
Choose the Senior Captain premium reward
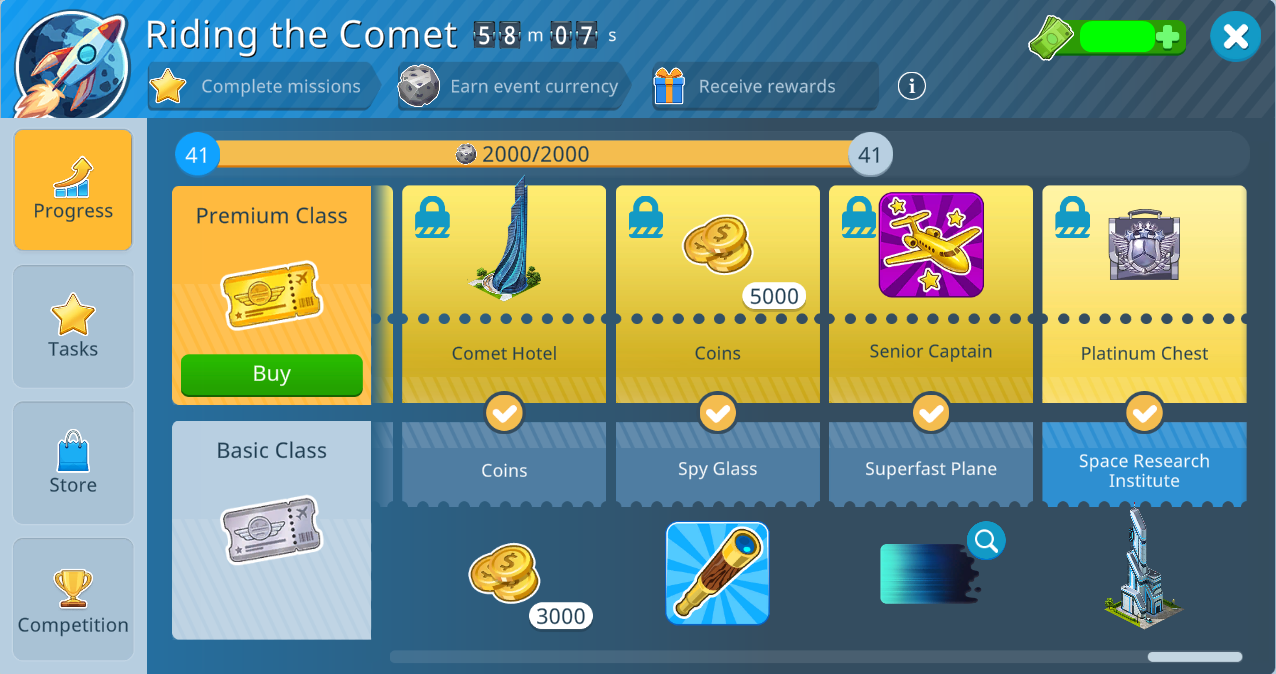(x=931, y=246)
